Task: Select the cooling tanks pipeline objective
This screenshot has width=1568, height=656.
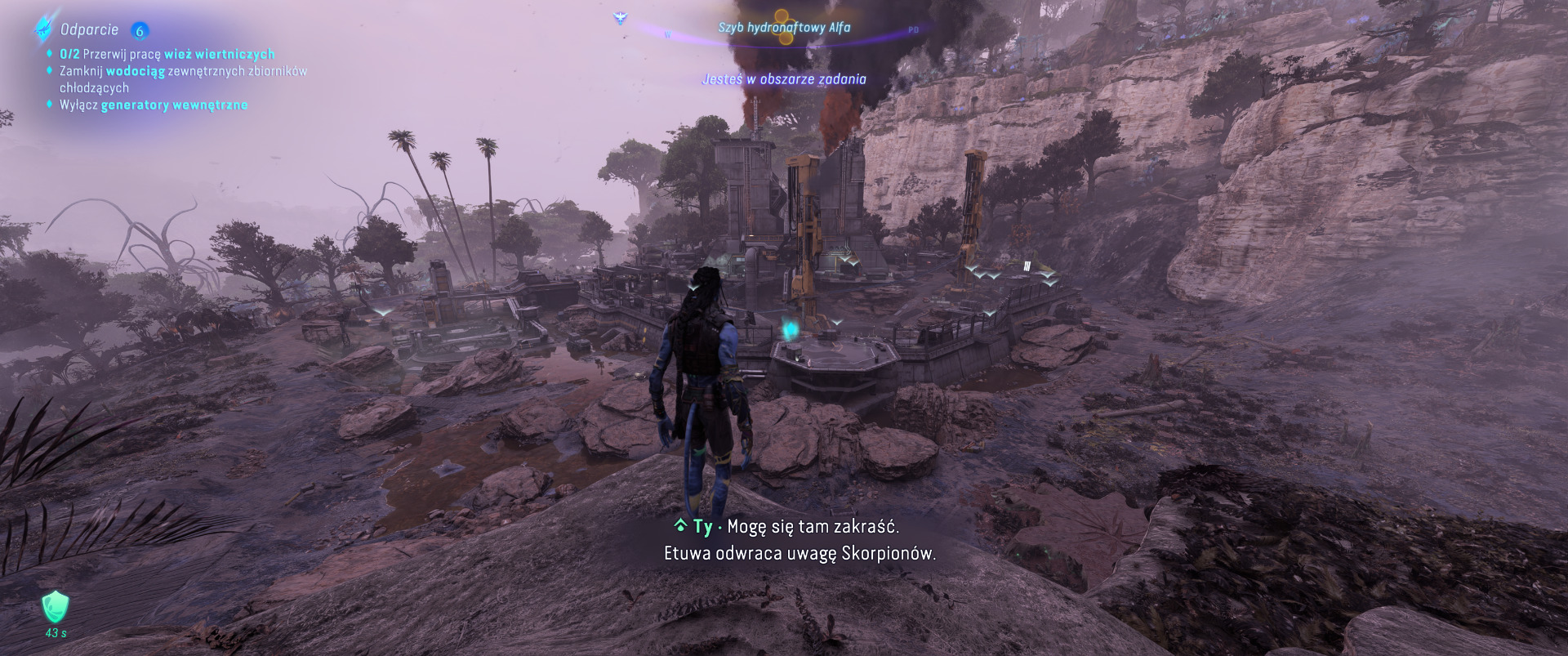Action: (x=183, y=79)
